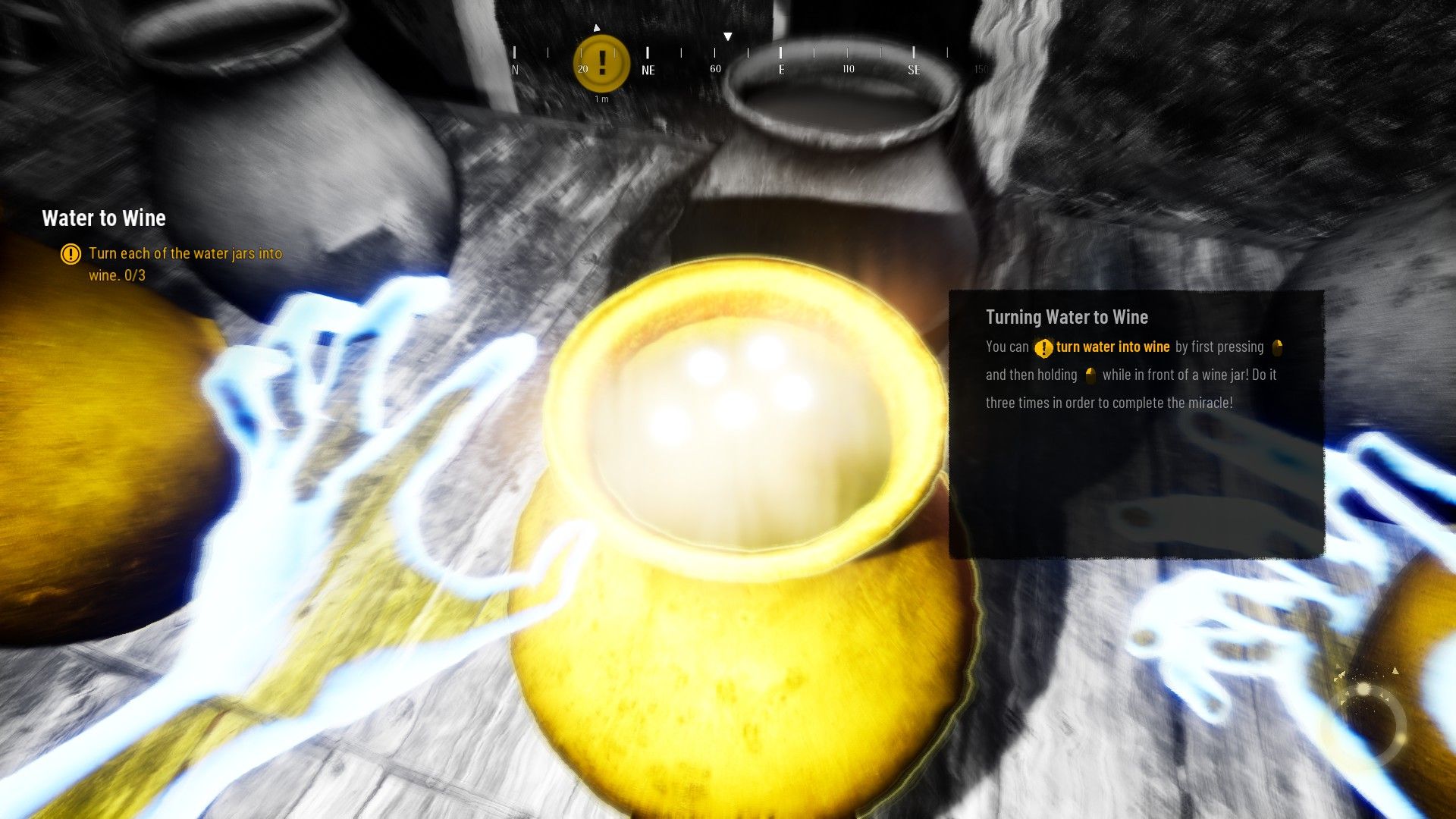Click the highlighted 'turn water into wine' text
The width and height of the screenshot is (1456, 819).
(1113, 347)
